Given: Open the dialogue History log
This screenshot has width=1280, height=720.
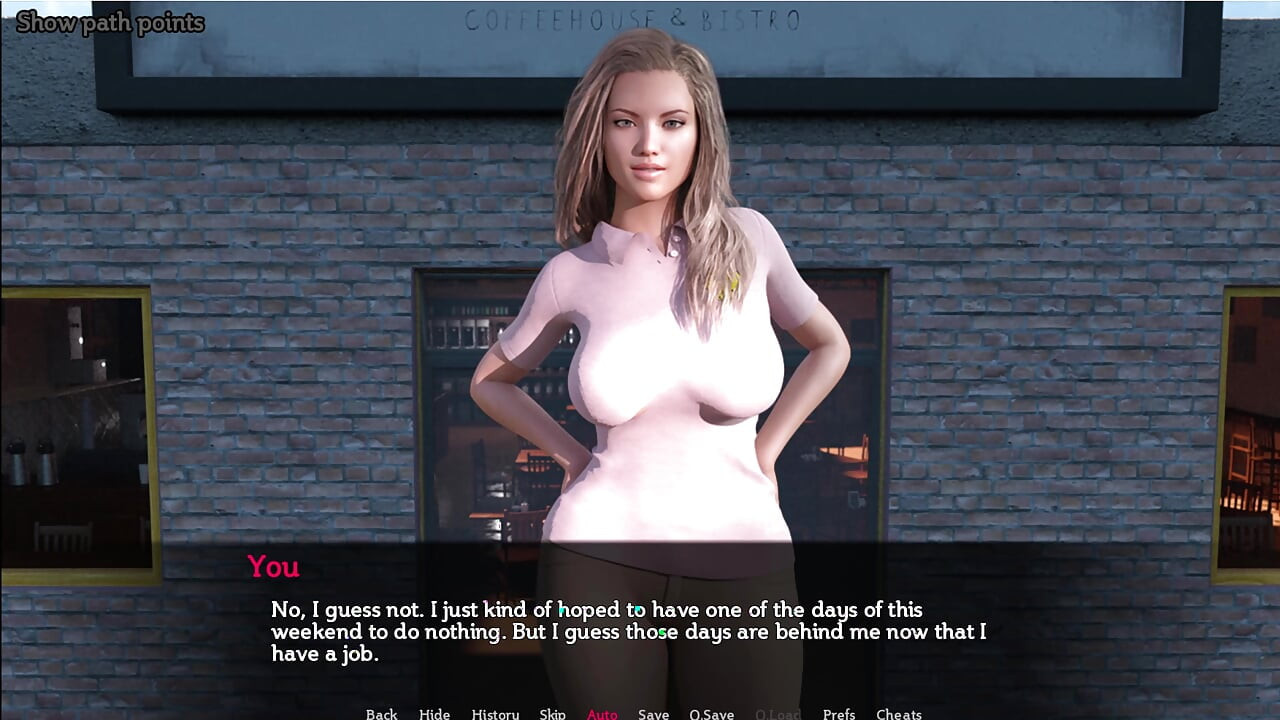Looking at the screenshot, I should pyautogui.click(x=495, y=713).
